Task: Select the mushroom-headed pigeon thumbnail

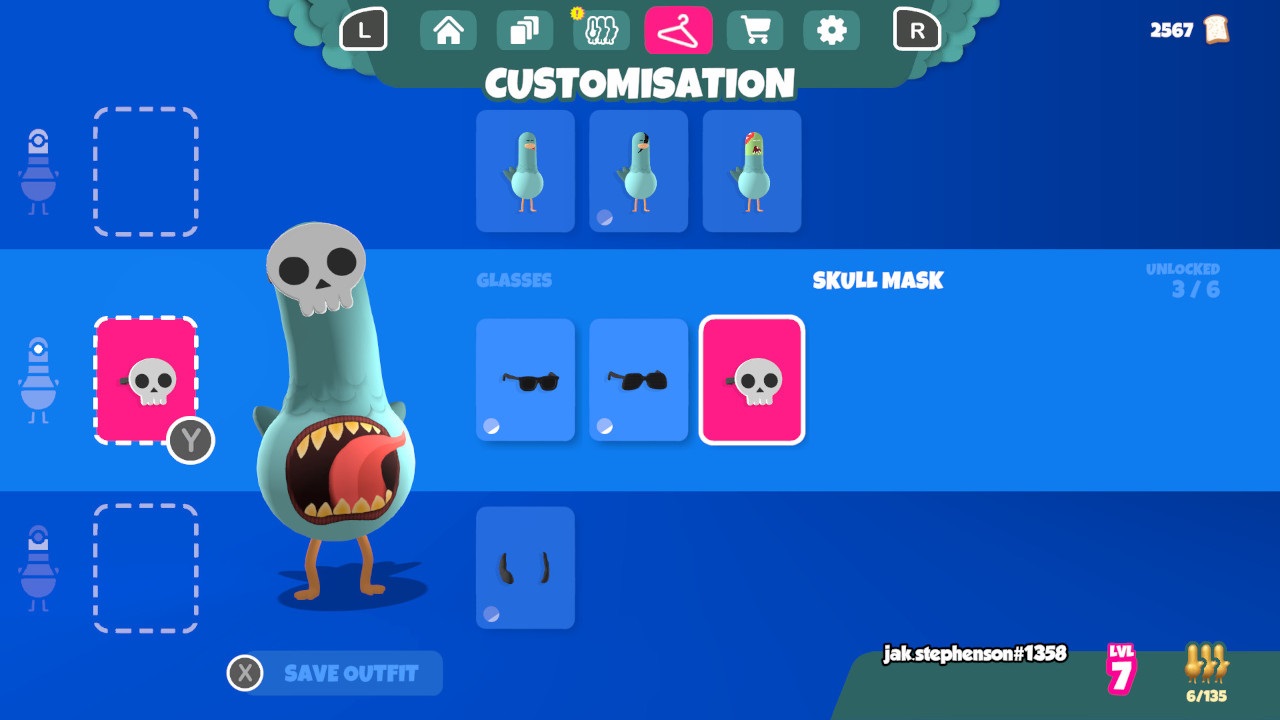Action: (751, 170)
